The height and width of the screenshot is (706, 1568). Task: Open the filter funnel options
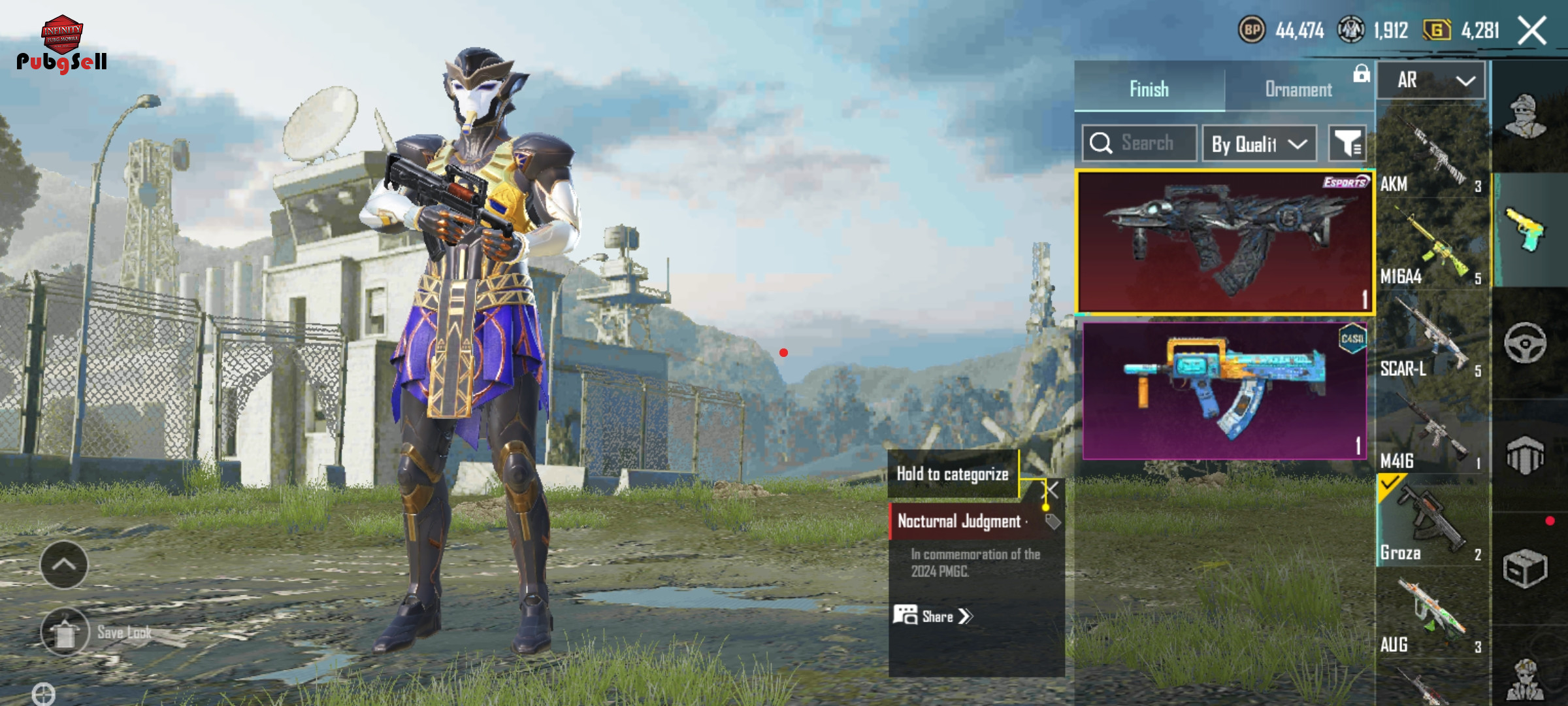pyautogui.click(x=1347, y=143)
